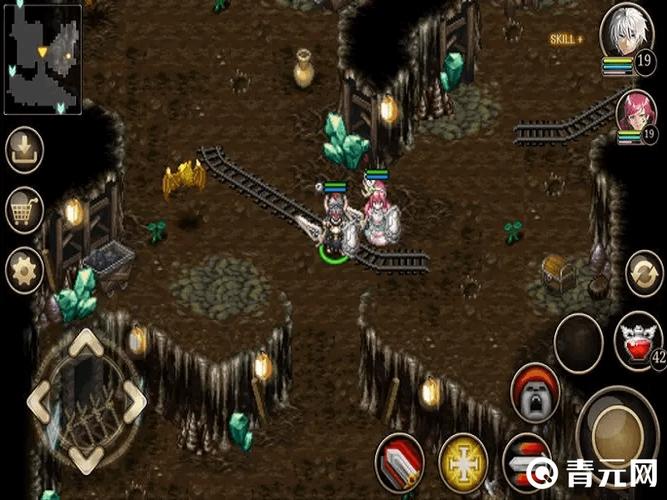Tap the save/download arrow button
The image size is (667, 500).
pyautogui.click(x=23, y=151)
